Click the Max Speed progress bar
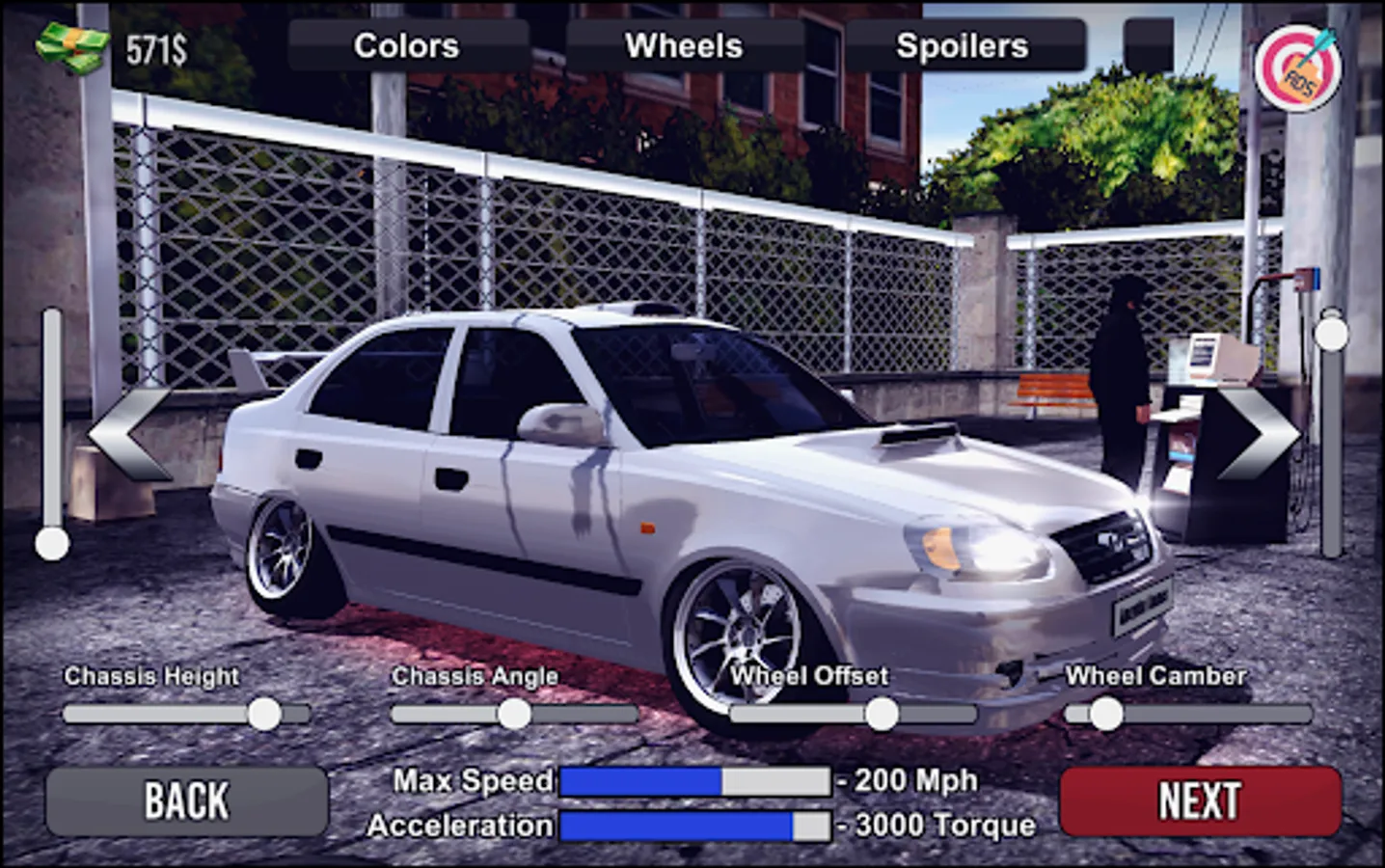The image size is (1385, 868). point(694,781)
